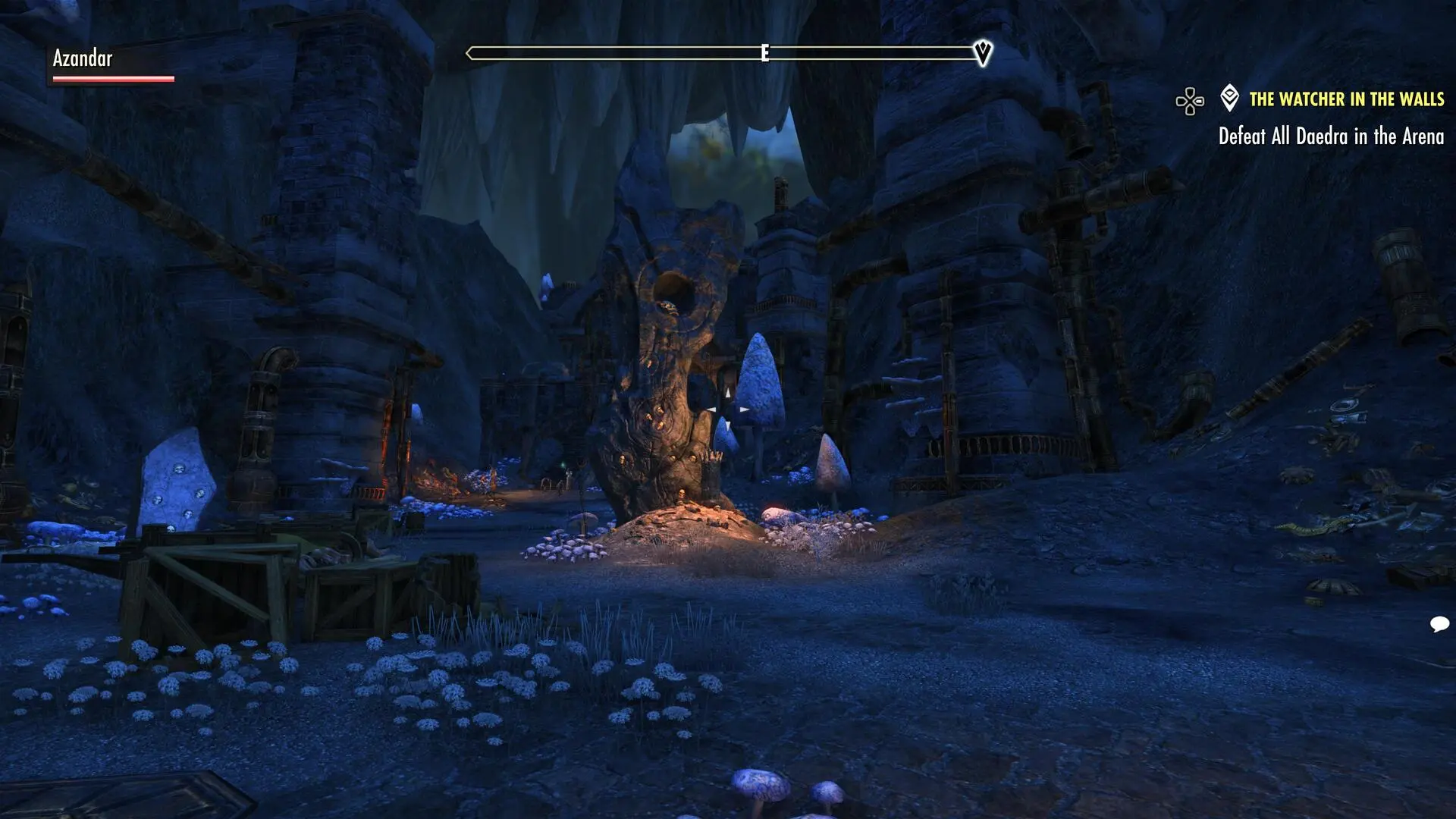Viewport: 1456px width, 819px height.
Task: Open the chat speech bubble icon
Action: click(x=1439, y=624)
